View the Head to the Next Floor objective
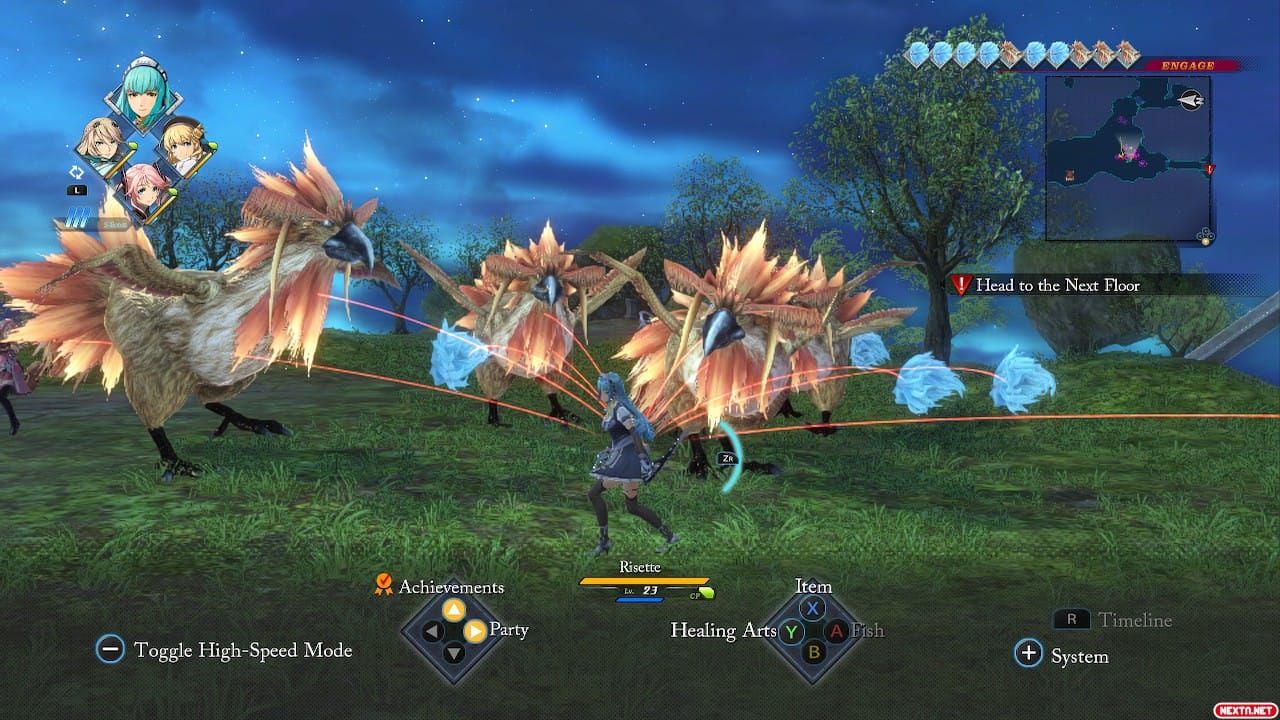This screenshot has height=720, width=1280. point(1057,285)
